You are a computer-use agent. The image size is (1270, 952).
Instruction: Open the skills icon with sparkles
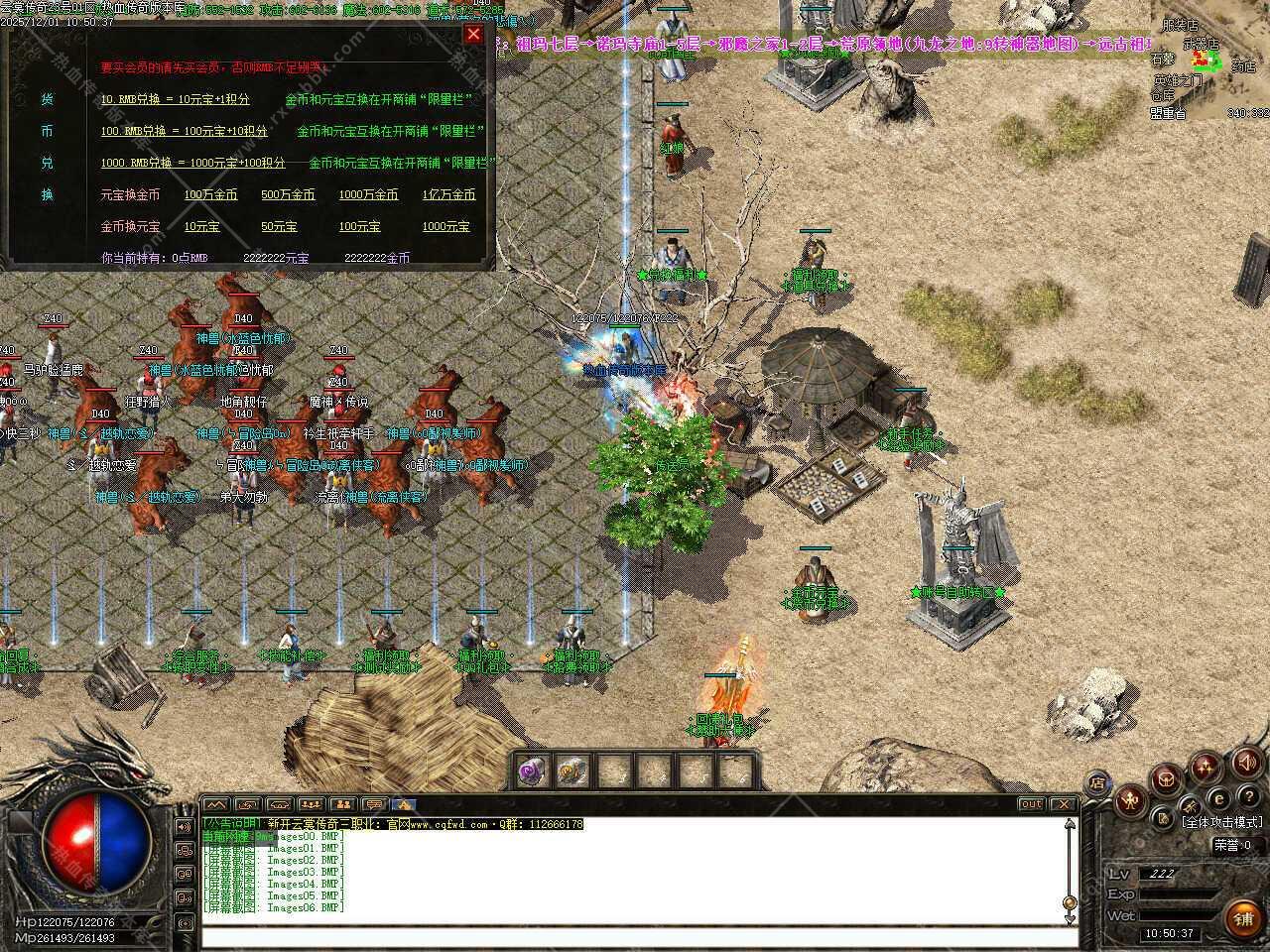[1206, 767]
